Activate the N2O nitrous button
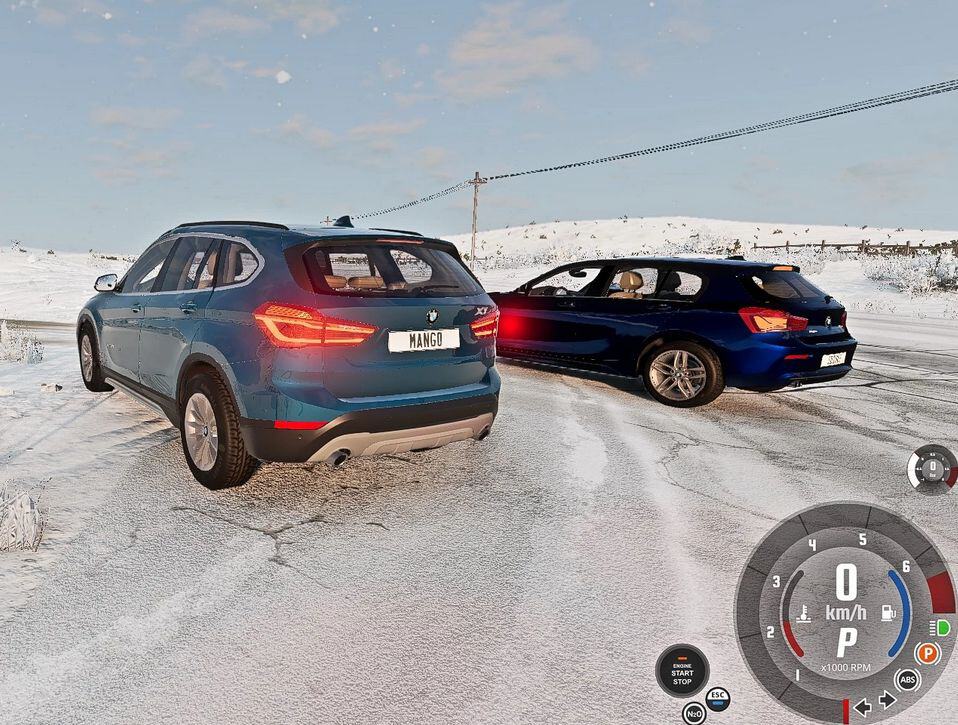Image resolution: width=958 pixels, height=725 pixels. 694,713
